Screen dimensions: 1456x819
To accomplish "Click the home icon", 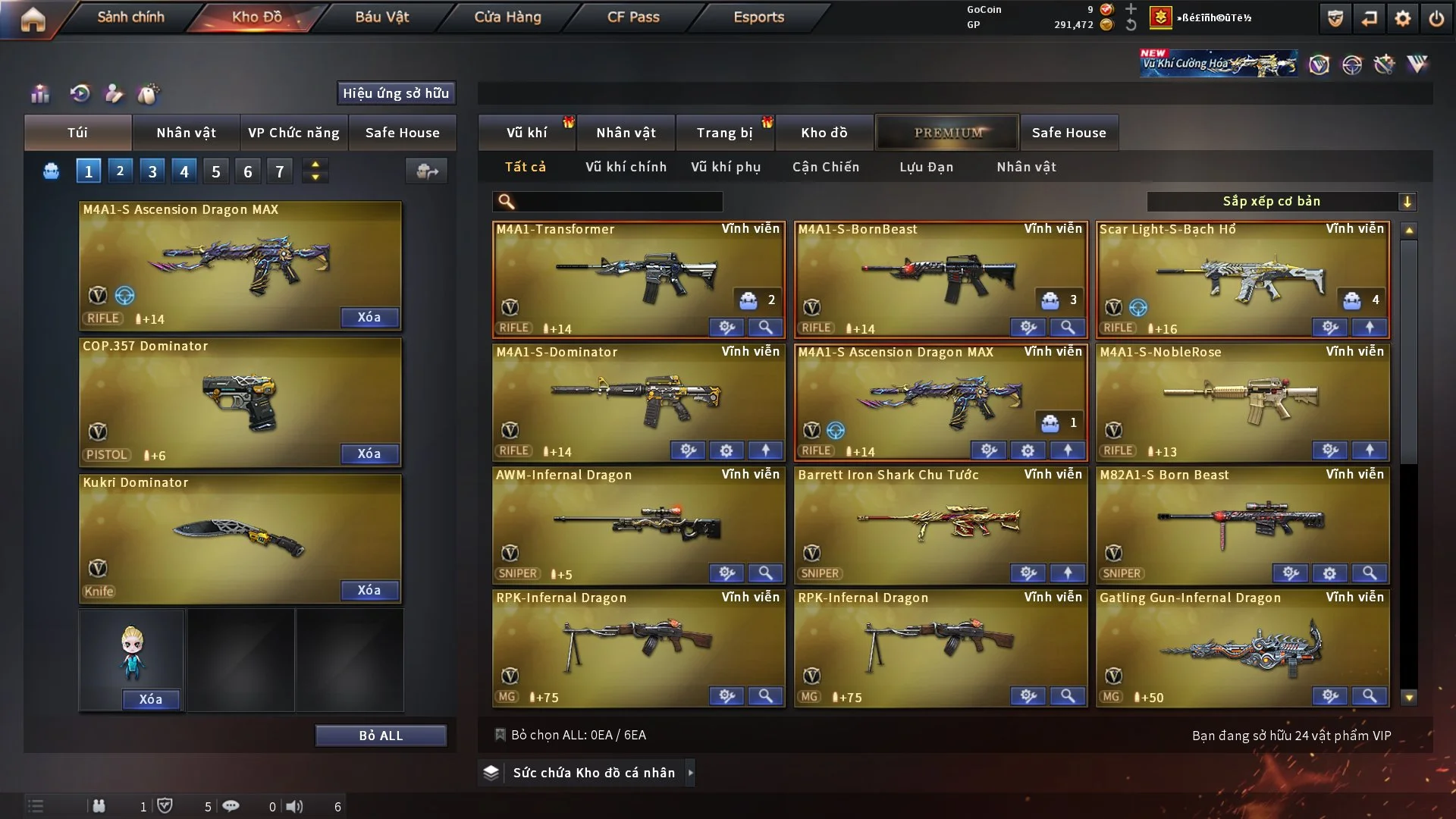I will coord(33,19).
